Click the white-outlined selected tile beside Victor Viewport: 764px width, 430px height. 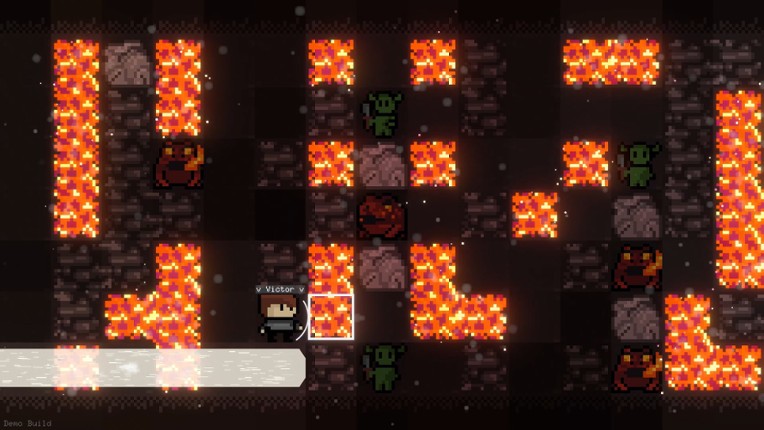331,317
